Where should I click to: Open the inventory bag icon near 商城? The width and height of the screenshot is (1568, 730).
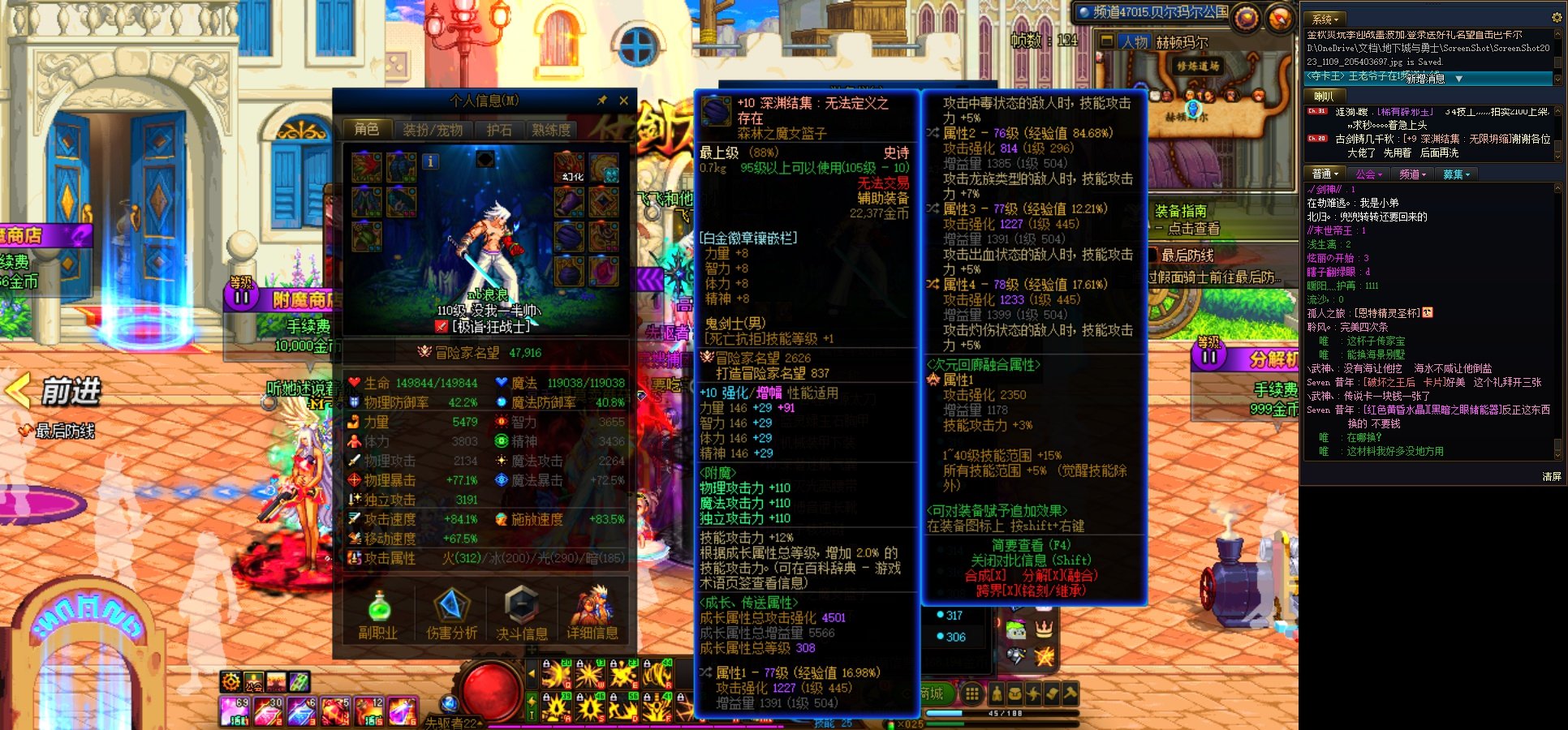coord(1015,693)
